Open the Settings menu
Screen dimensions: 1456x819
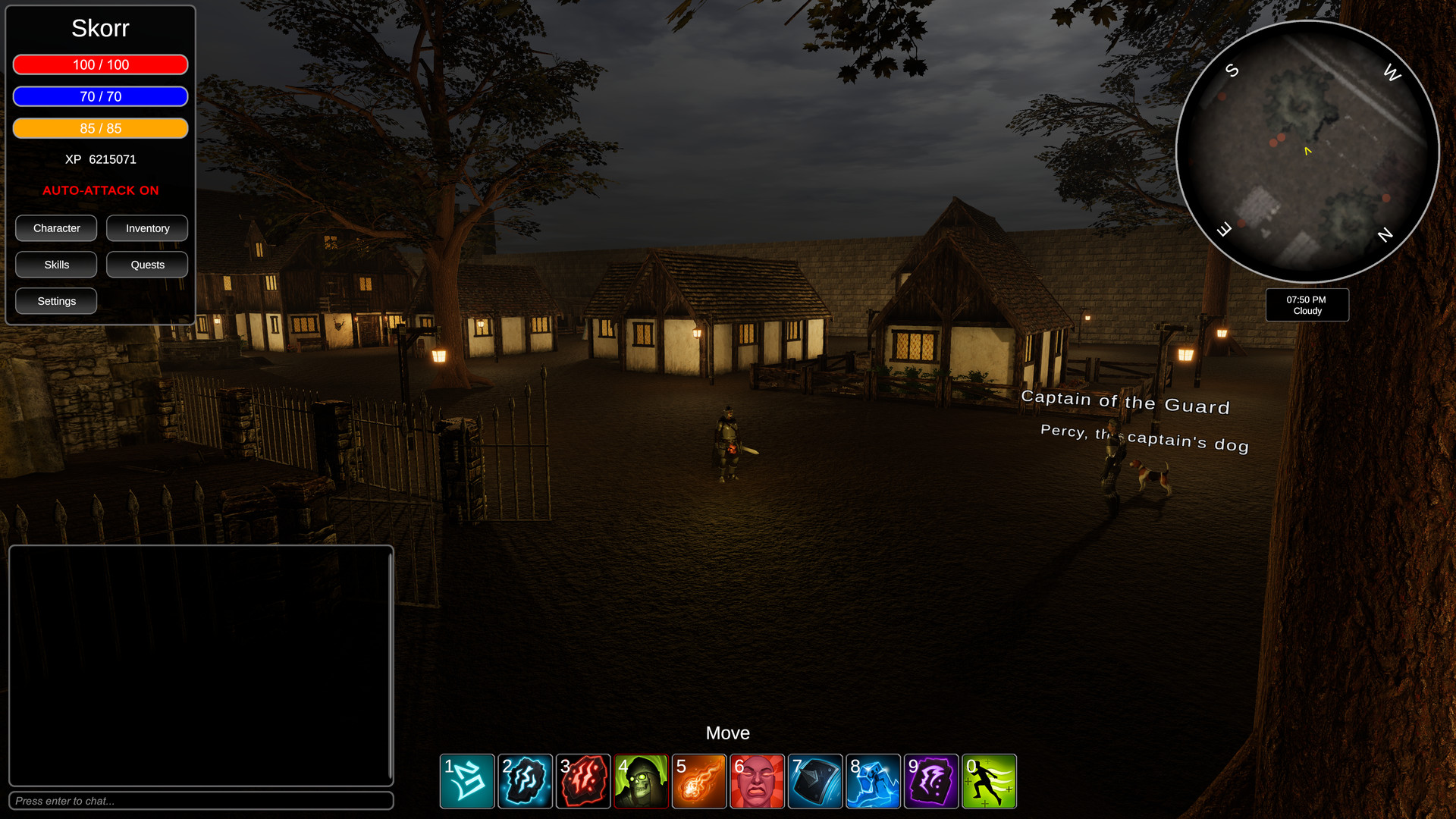tap(55, 300)
